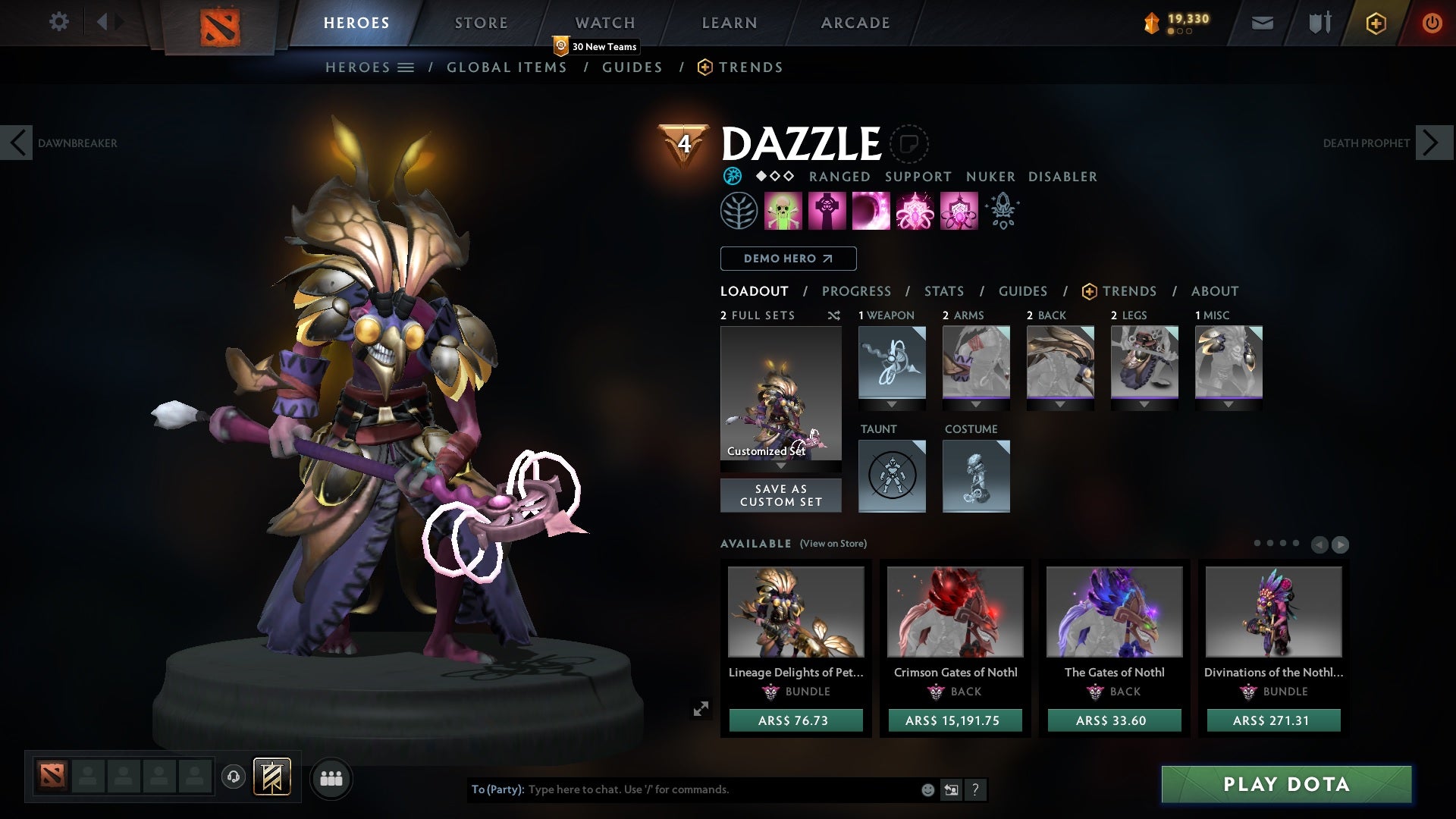Click the power button to exit game
This screenshot has width=1456, height=819.
tap(1433, 23)
